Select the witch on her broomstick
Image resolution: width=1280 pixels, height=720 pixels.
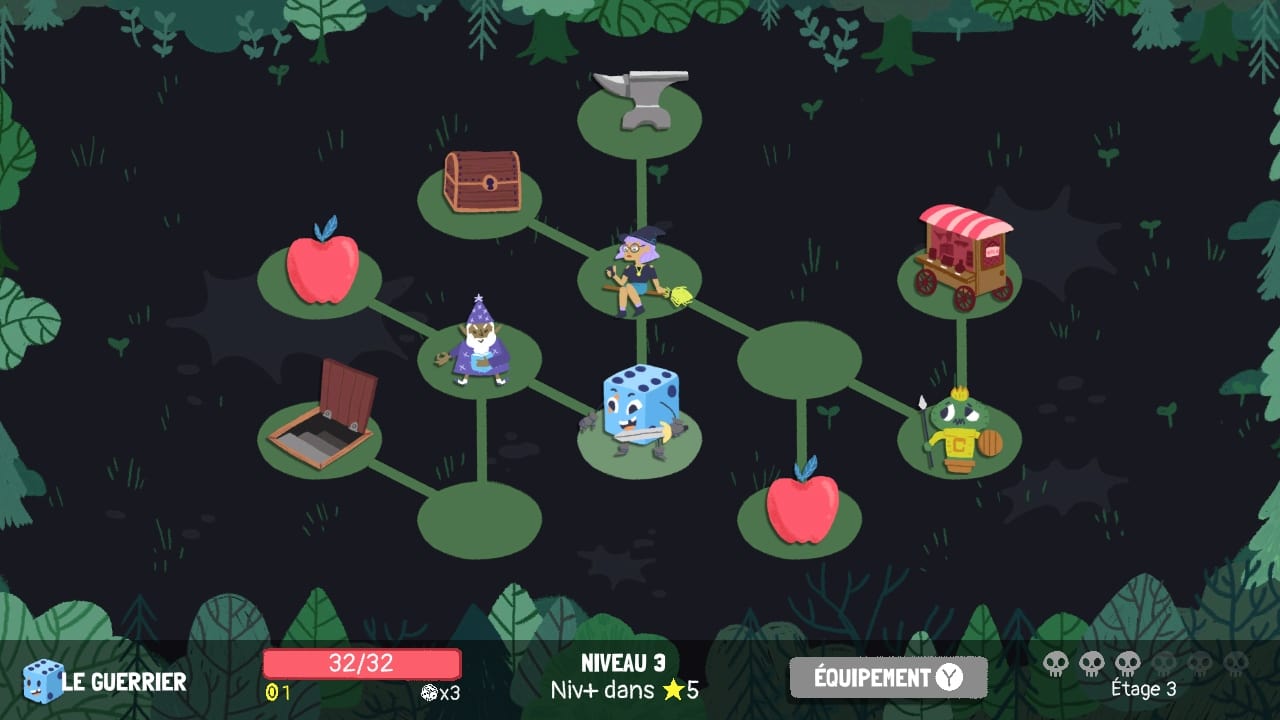[640, 270]
